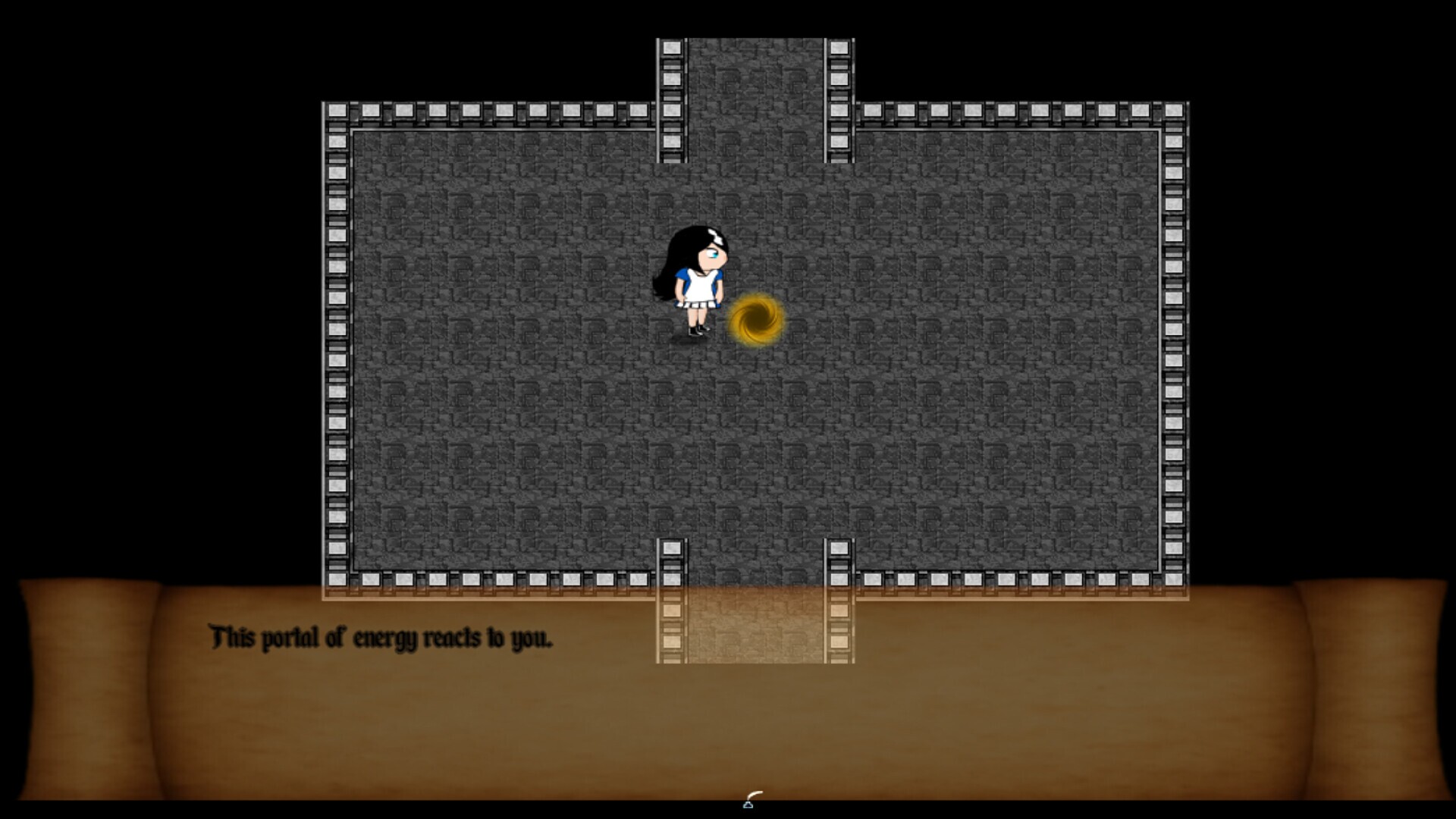Viewport: 1456px width, 819px height.
Task: Click the blue triangle beneath the quill
Action: point(748,805)
